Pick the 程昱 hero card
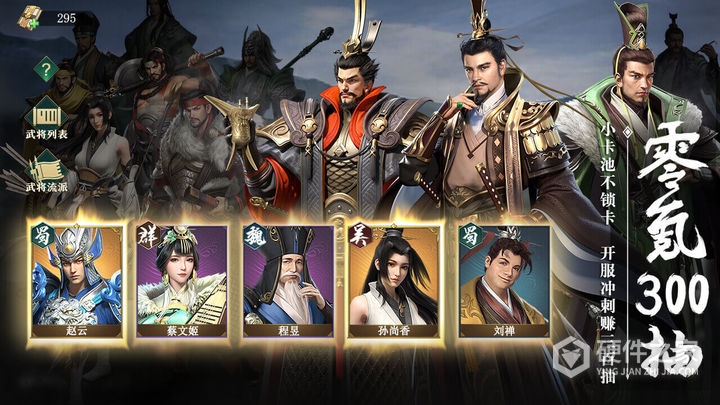 pyautogui.click(x=287, y=278)
